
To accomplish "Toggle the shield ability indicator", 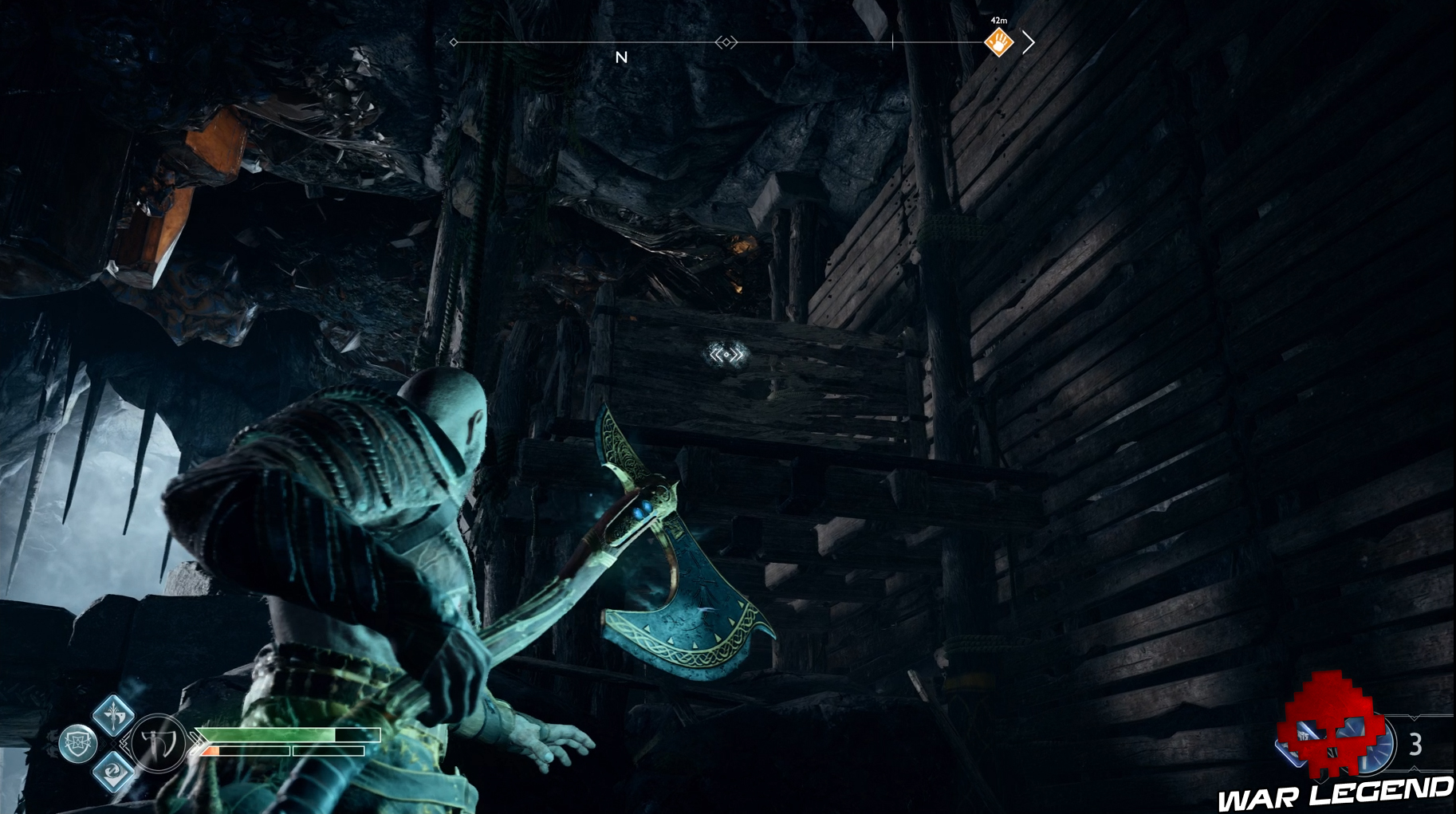I will (x=78, y=741).
